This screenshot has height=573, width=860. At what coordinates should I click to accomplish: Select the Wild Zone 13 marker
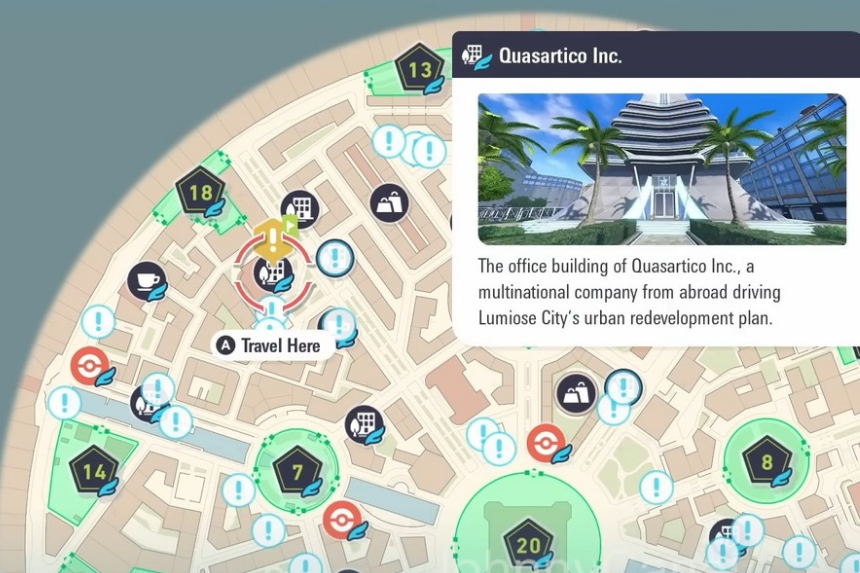pyautogui.click(x=420, y=69)
